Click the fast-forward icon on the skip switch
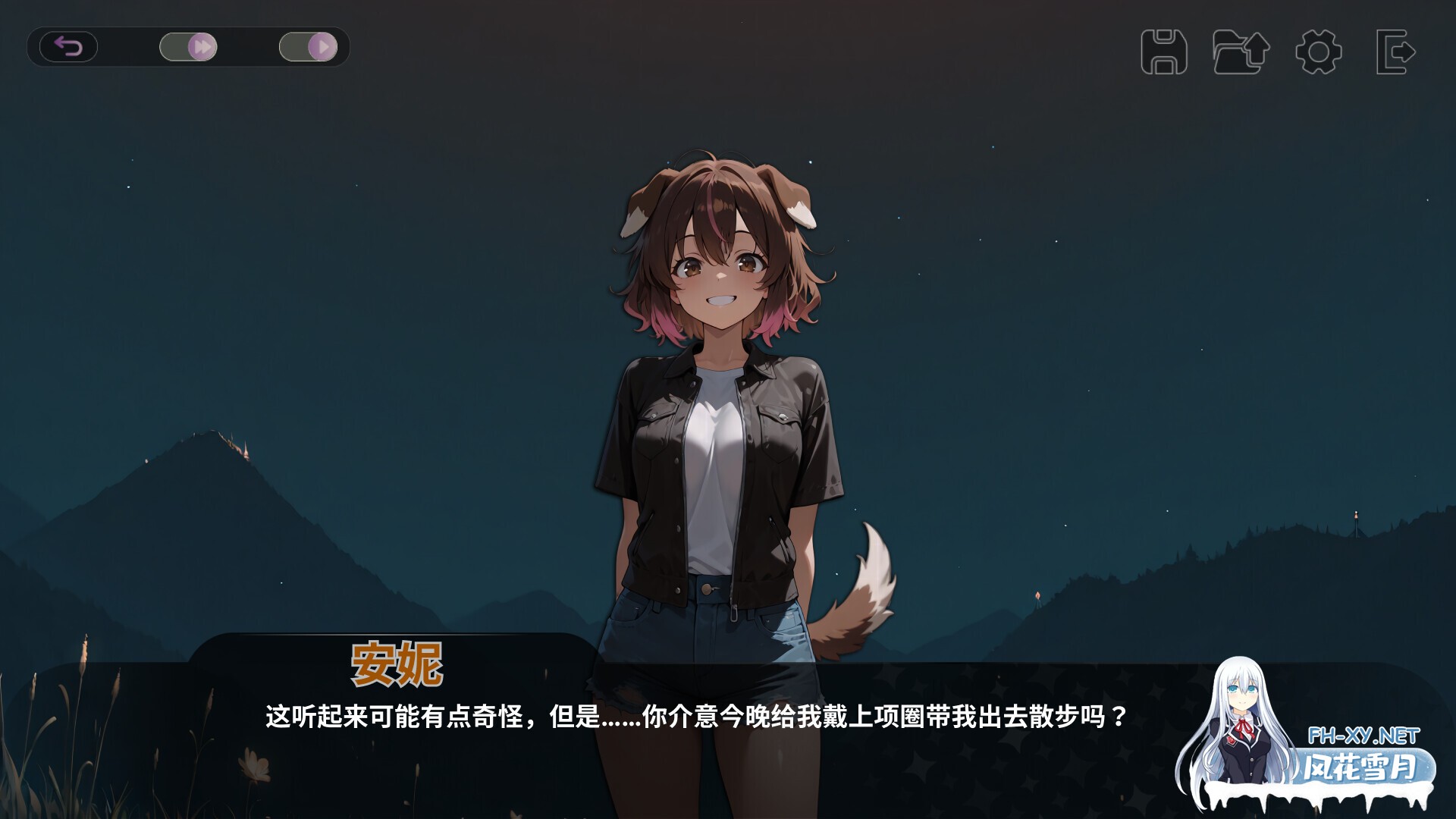 pyautogui.click(x=202, y=46)
